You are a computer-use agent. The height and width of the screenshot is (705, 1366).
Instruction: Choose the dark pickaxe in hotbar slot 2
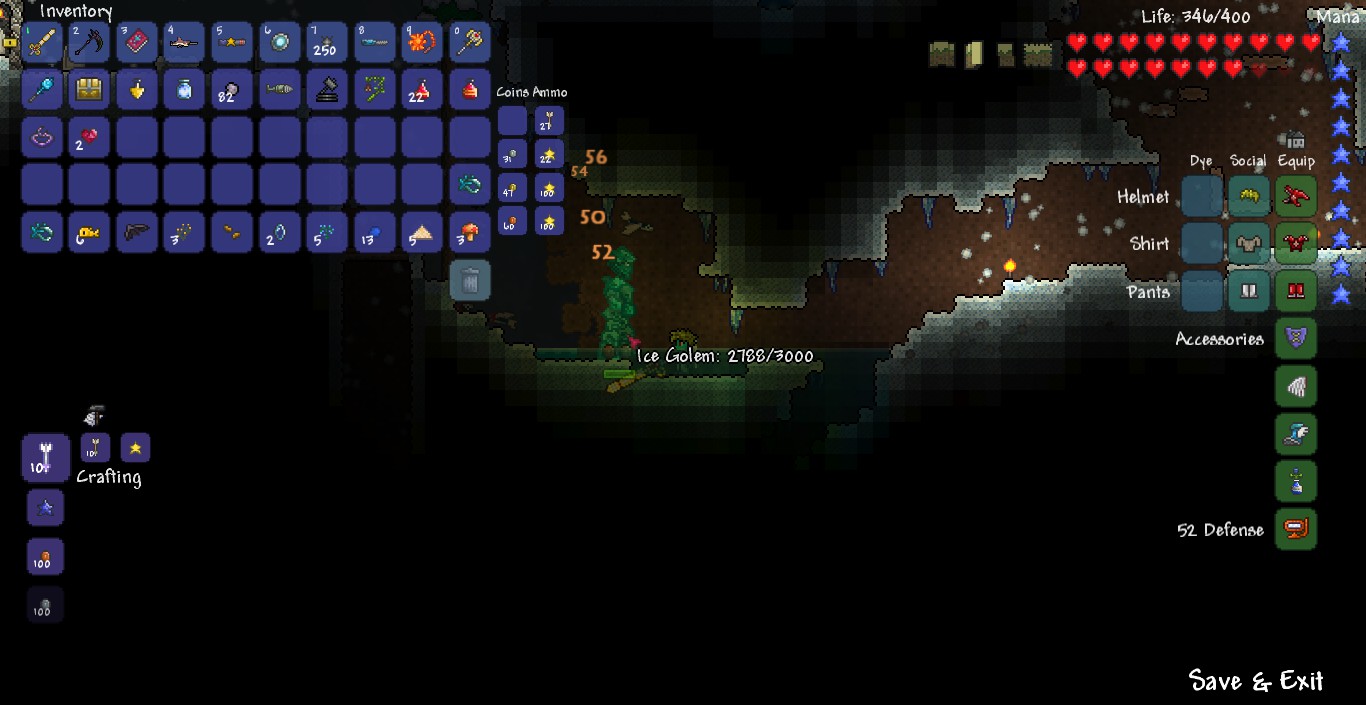pyautogui.click(x=89, y=43)
